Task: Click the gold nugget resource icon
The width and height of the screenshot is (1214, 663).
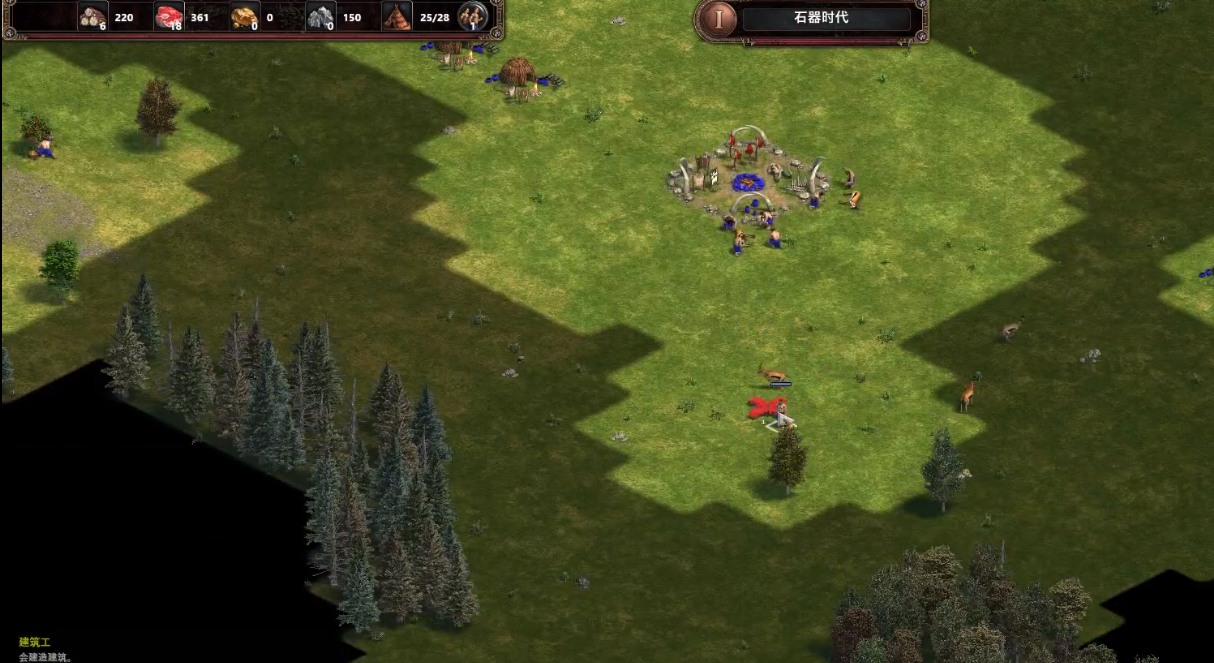Action: tap(245, 17)
